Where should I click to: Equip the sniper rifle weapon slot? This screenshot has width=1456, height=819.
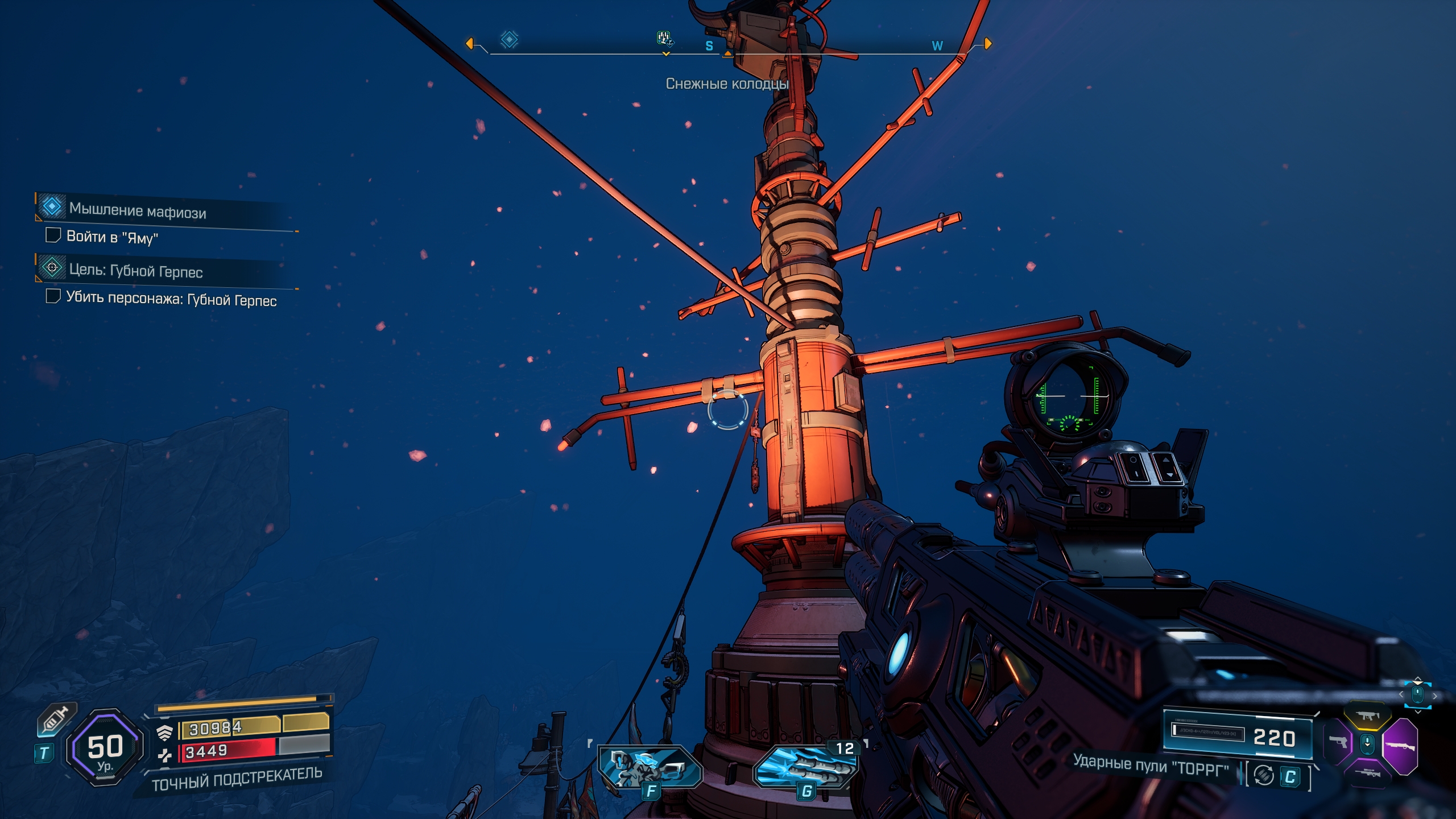click(1367, 772)
